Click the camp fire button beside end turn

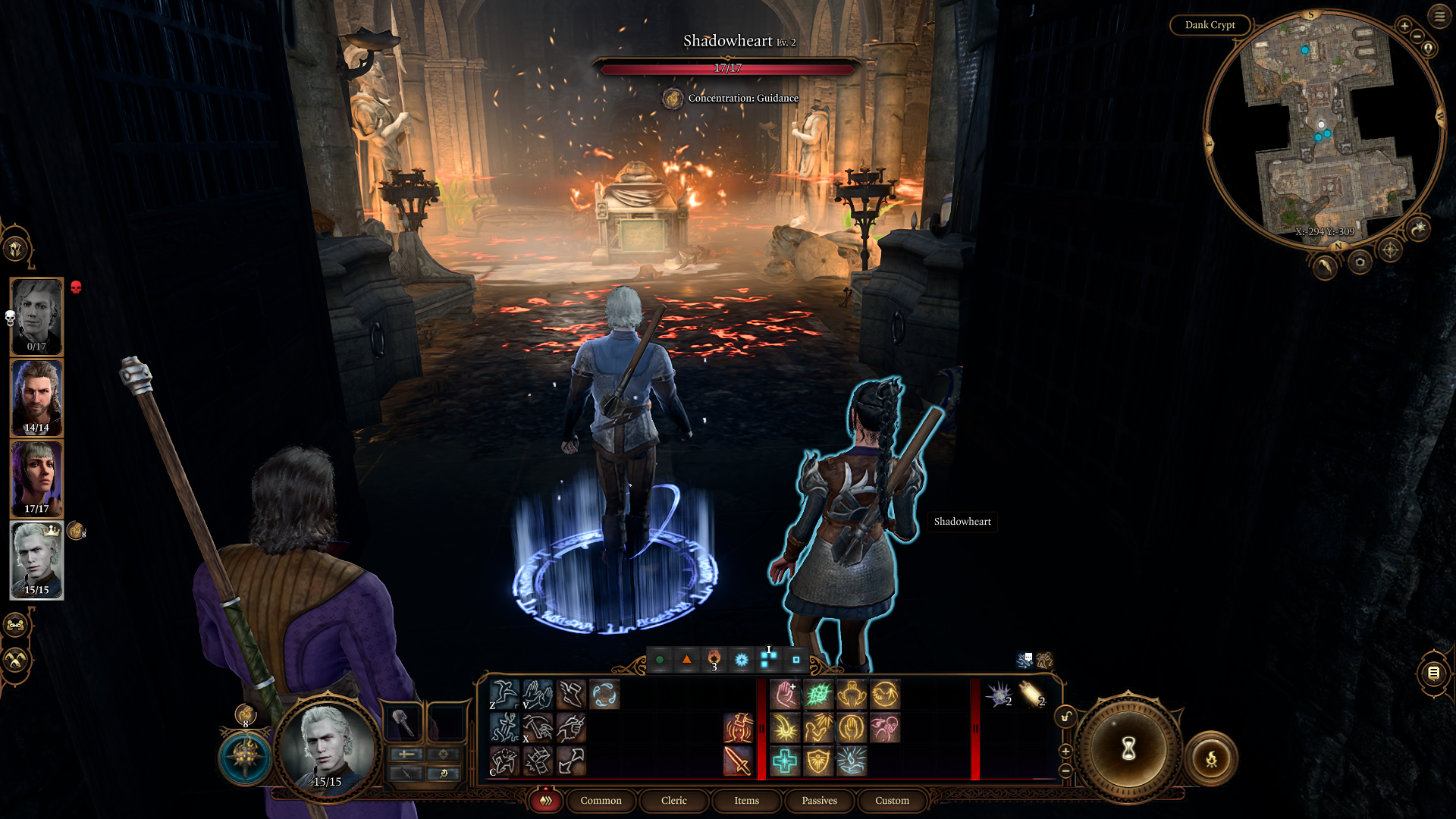(x=1211, y=758)
